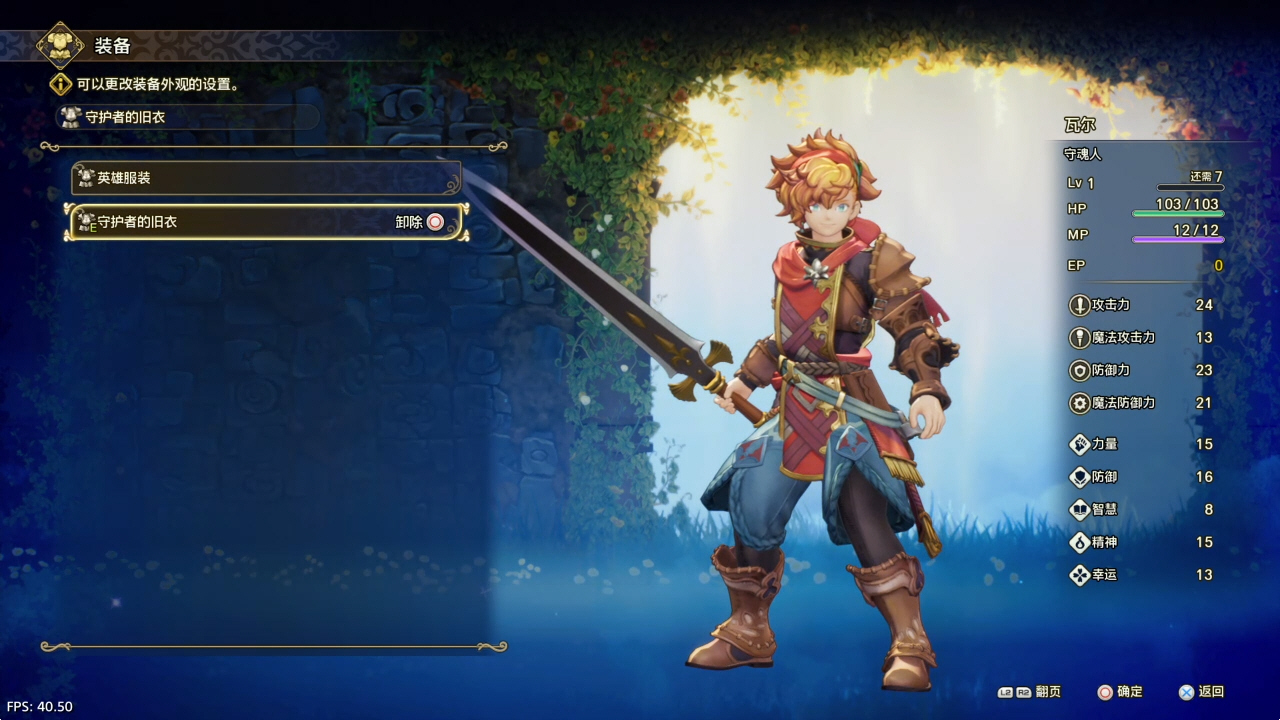Select the 英雄服装 outfit entry

[x=266, y=178]
